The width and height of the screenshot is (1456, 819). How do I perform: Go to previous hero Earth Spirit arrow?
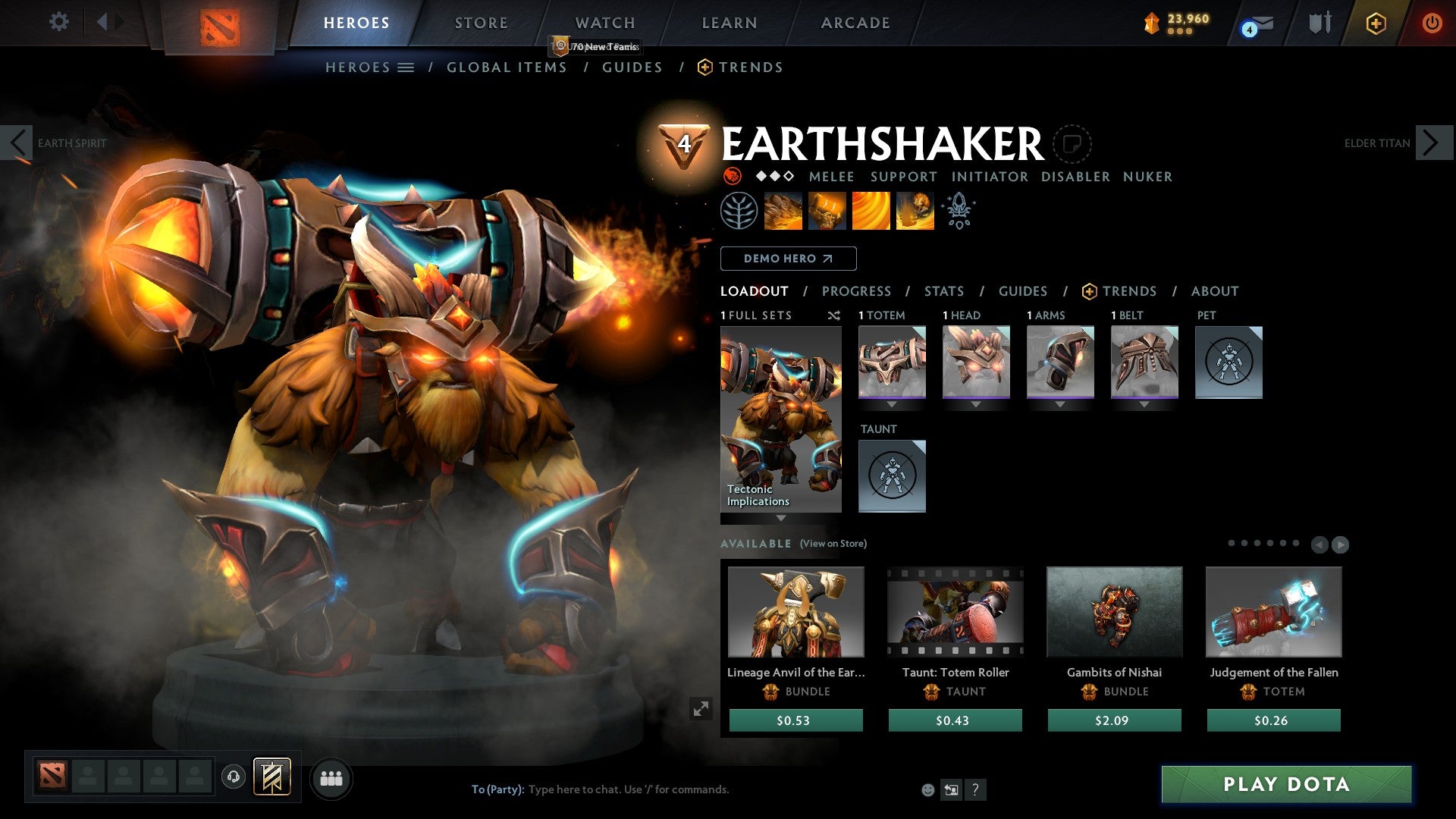tap(17, 142)
